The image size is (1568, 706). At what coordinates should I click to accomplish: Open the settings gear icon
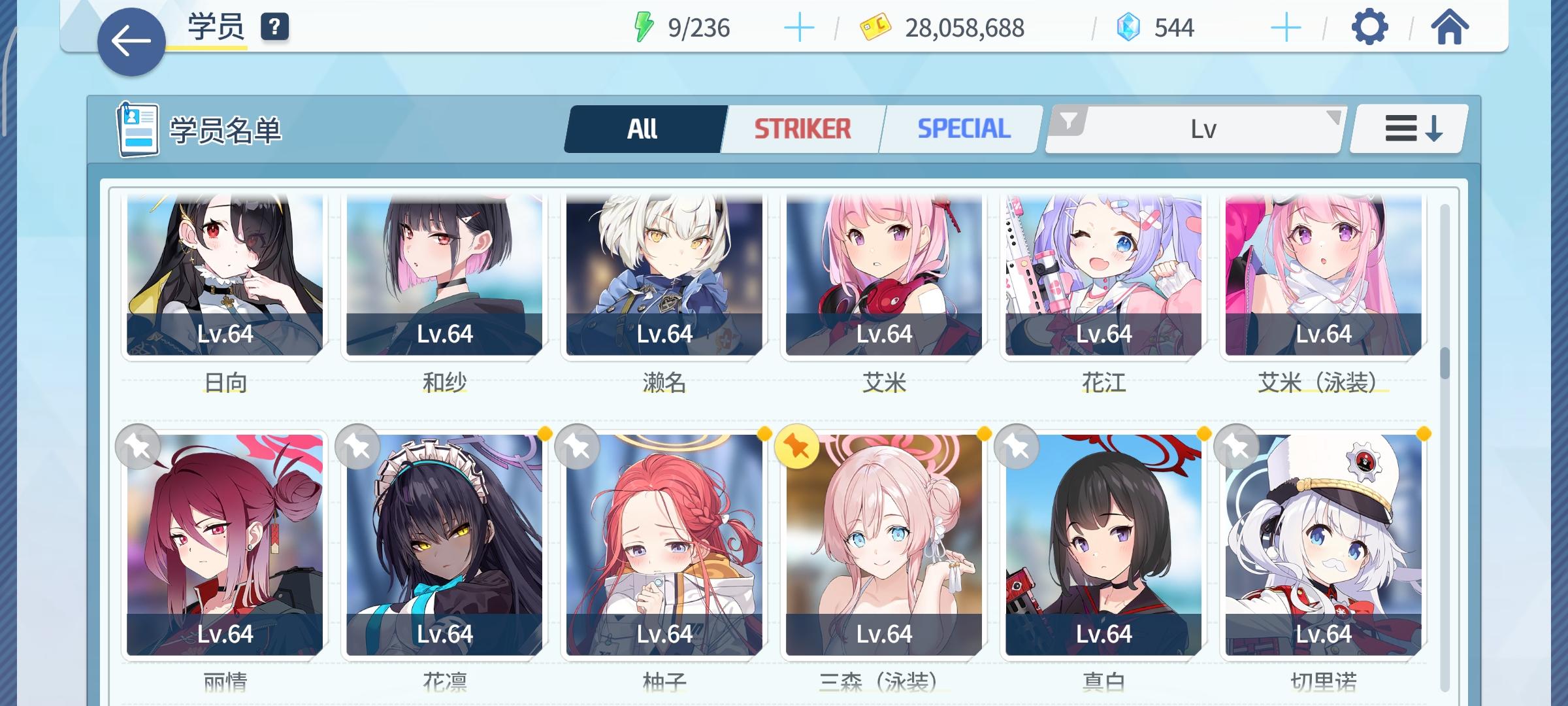point(1371,27)
